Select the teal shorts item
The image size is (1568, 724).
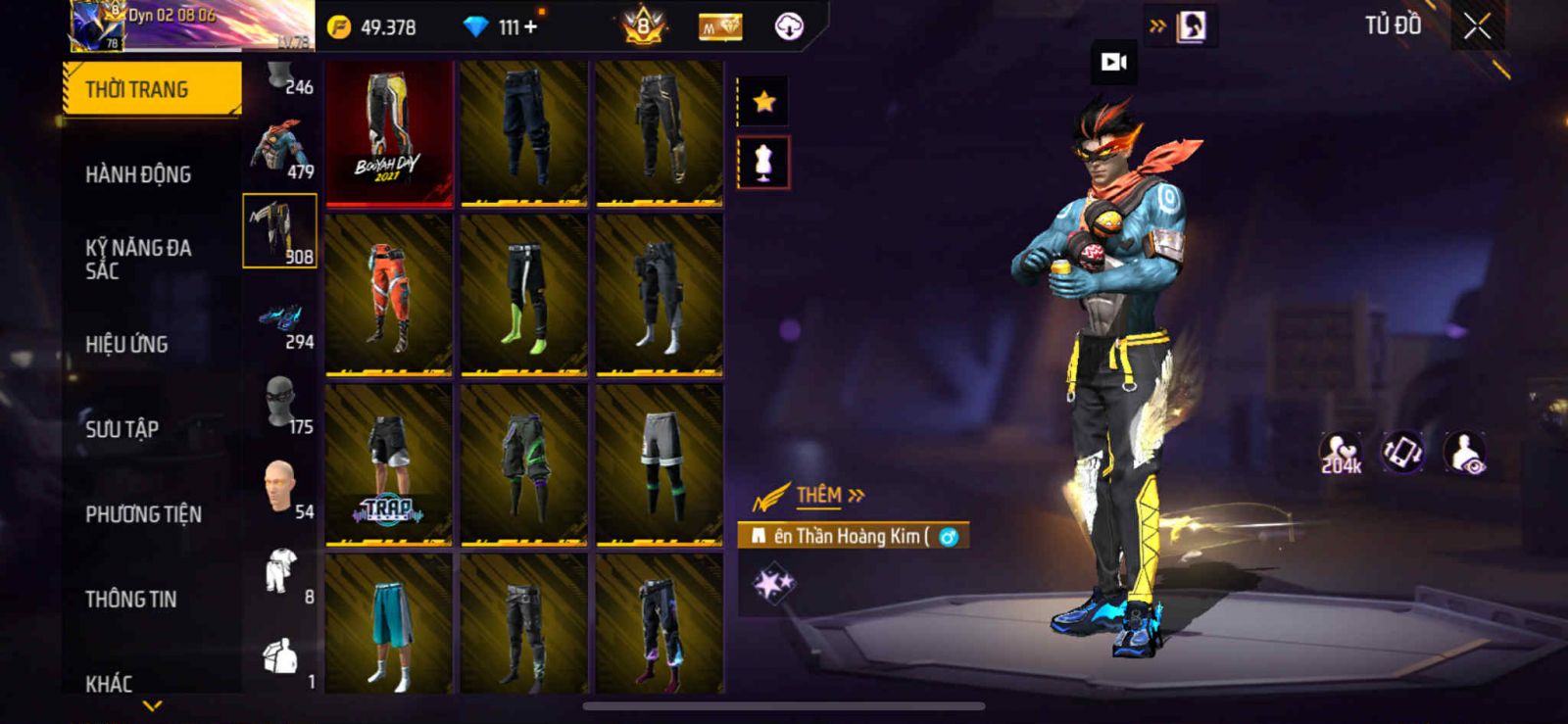(x=389, y=625)
